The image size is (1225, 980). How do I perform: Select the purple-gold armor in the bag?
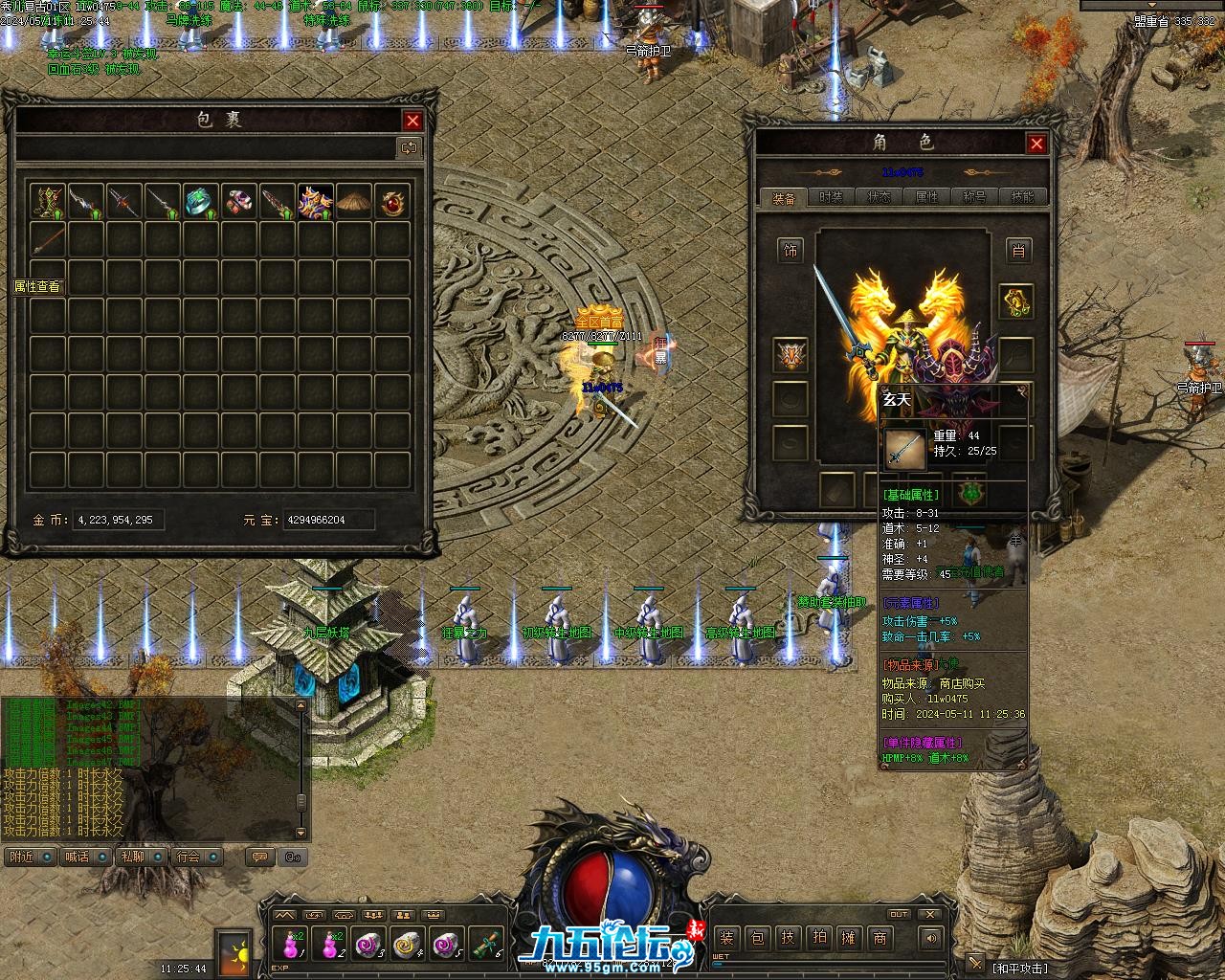pos(315,202)
